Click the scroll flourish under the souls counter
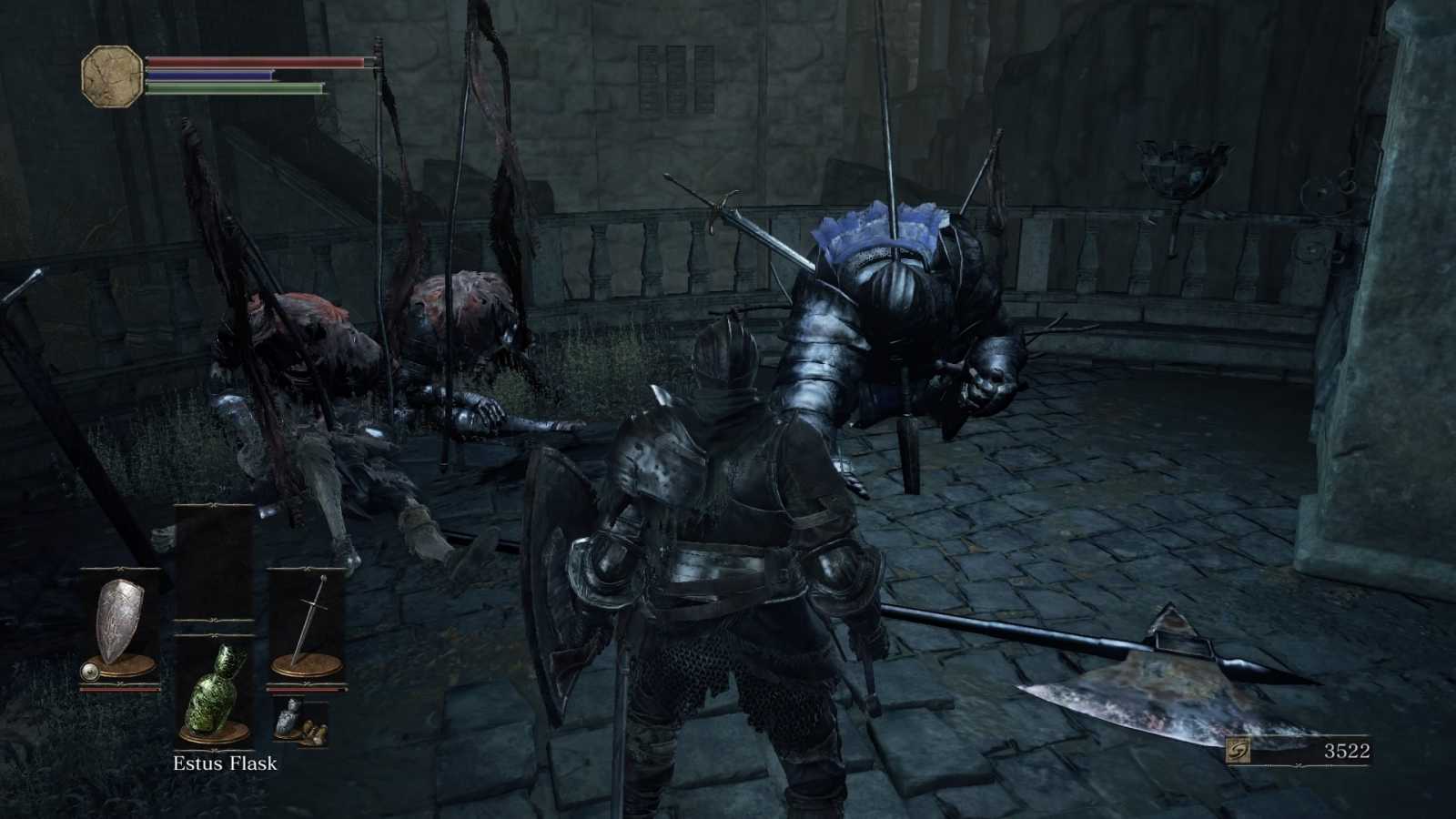This screenshot has height=819, width=1456. pos(1297,765)
